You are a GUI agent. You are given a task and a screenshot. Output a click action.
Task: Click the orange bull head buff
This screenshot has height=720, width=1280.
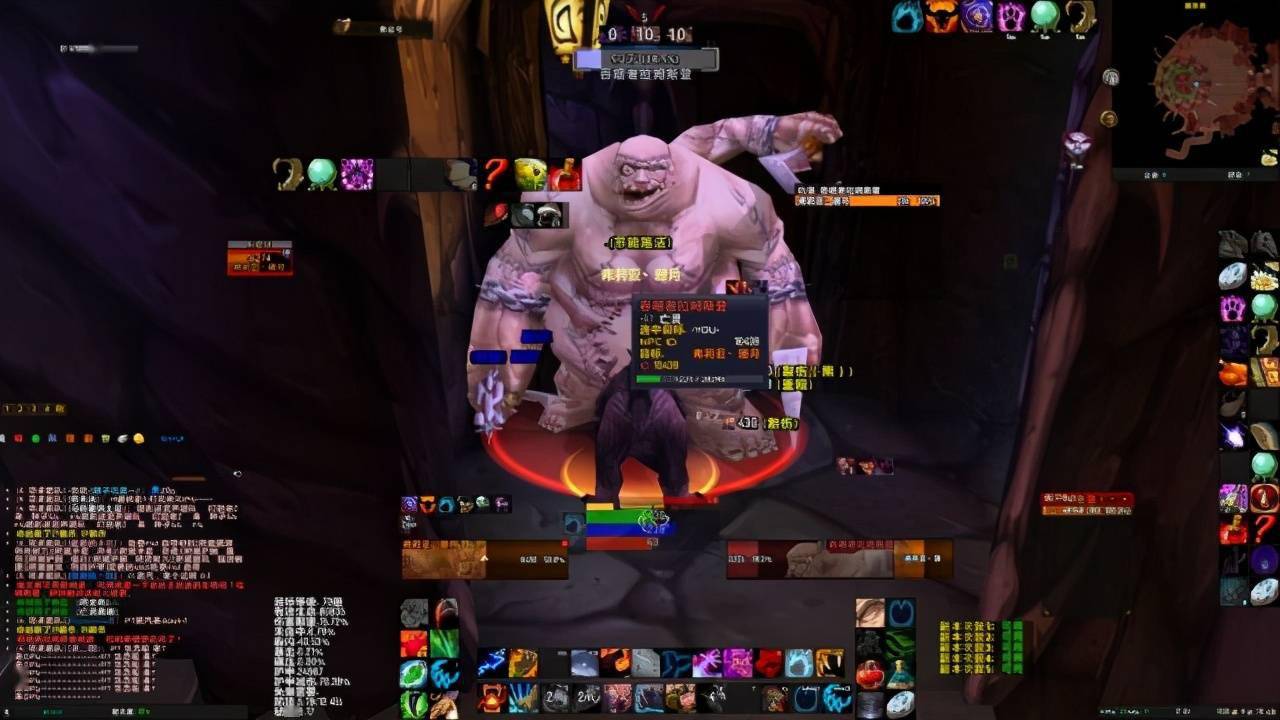coord(942,16)
